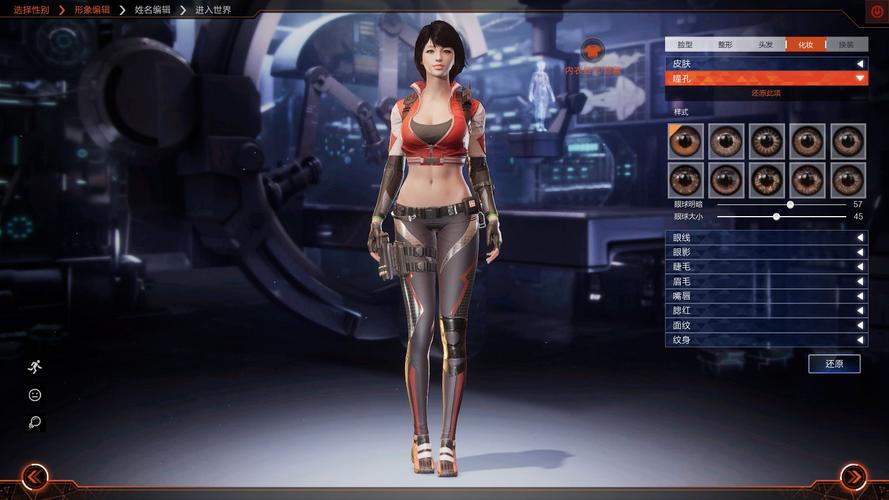Click the face expression icon
Screen dimensions: 889x500
(x=35, y=395)
